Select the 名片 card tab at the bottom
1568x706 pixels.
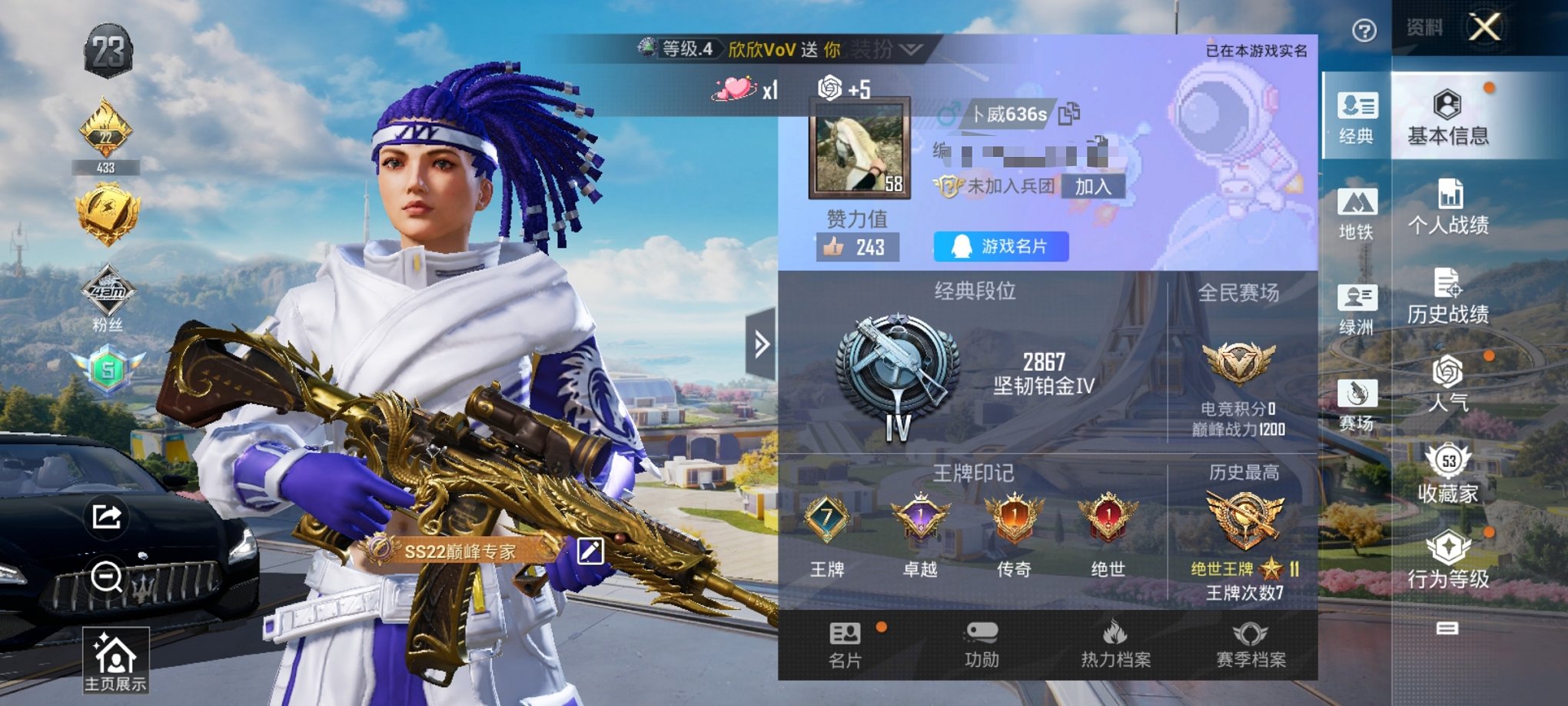(x=845, y=644)
